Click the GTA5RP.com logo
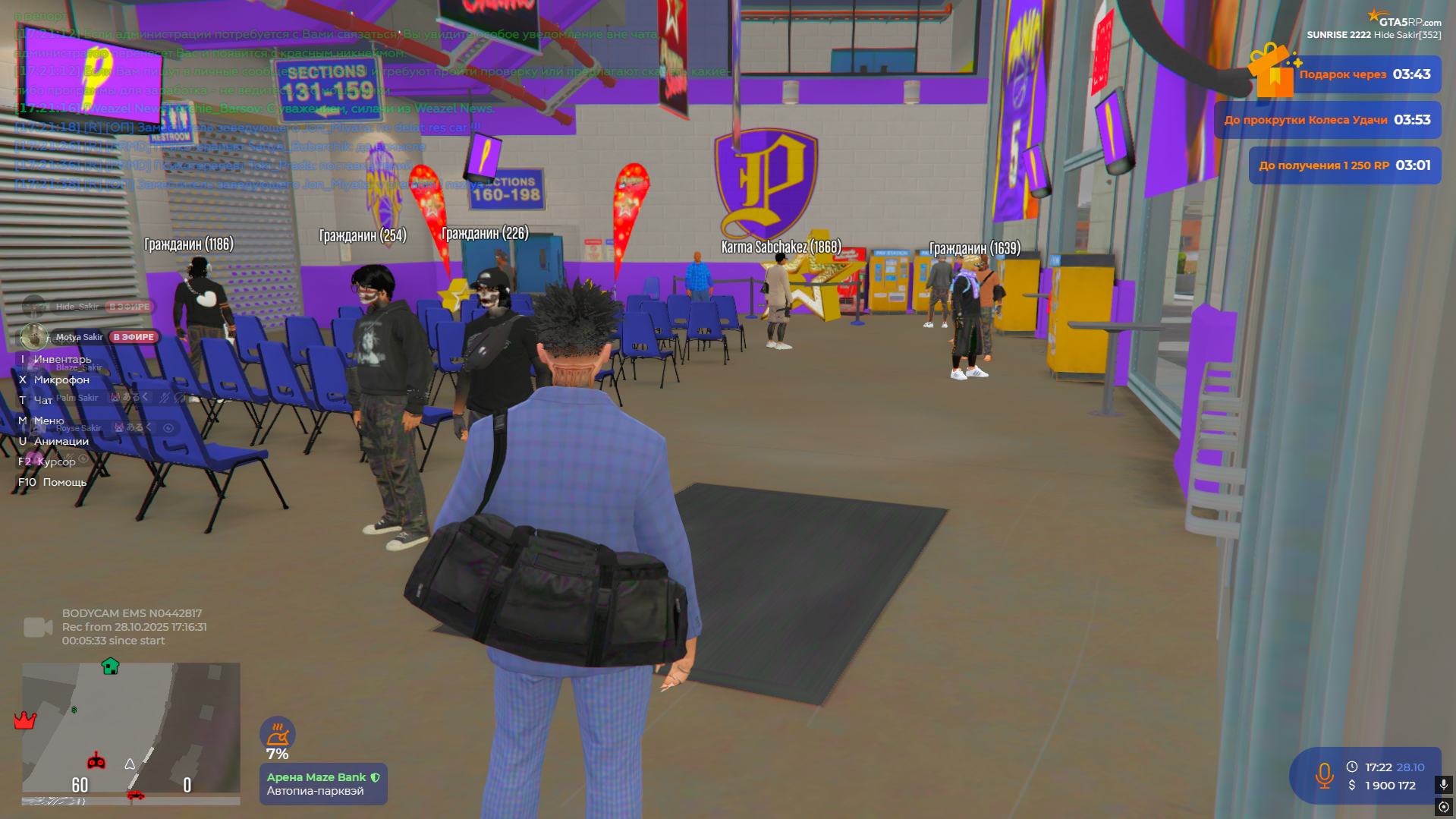 [1404, 19]
